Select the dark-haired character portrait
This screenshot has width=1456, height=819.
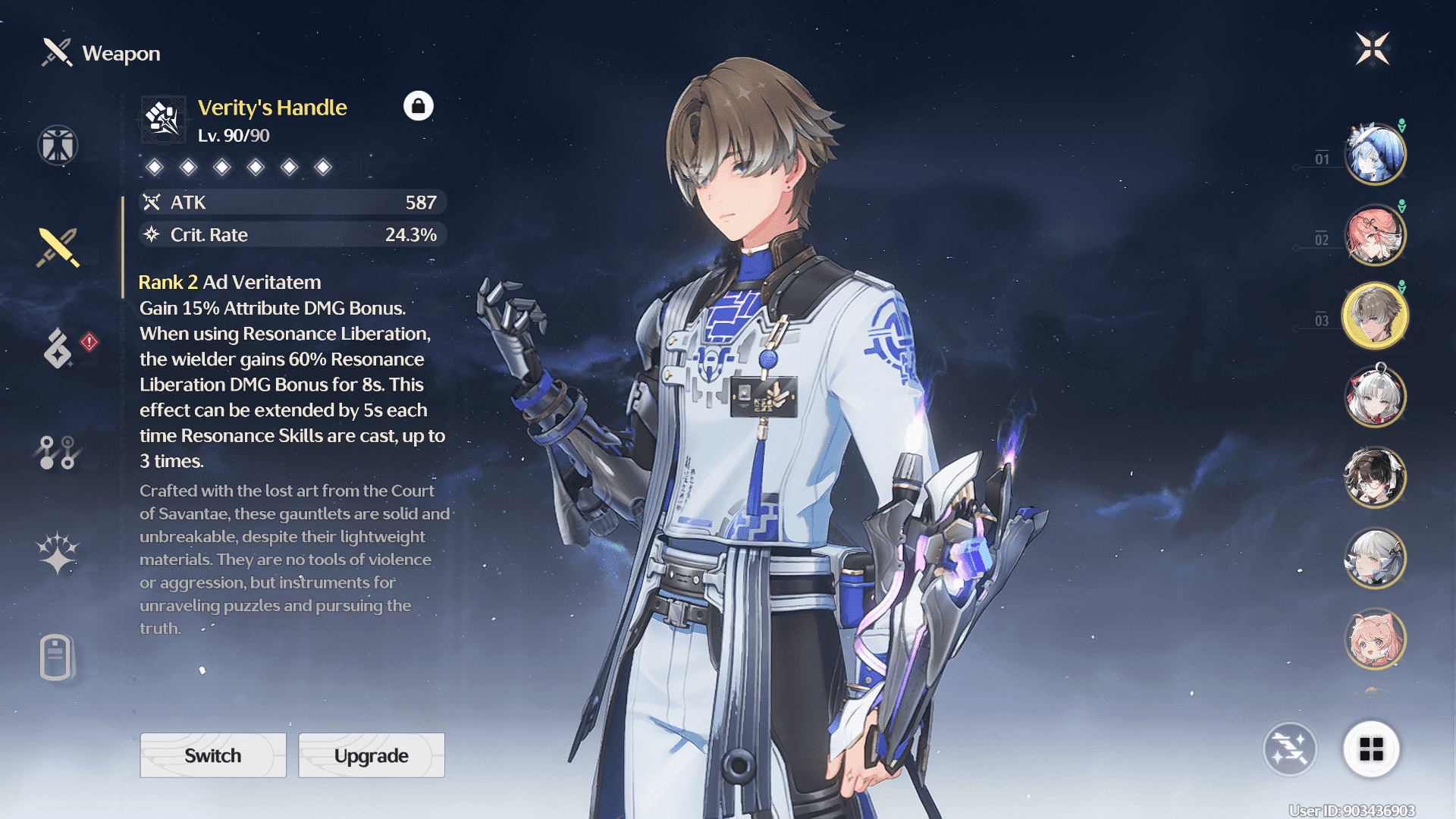[1375, 477]
